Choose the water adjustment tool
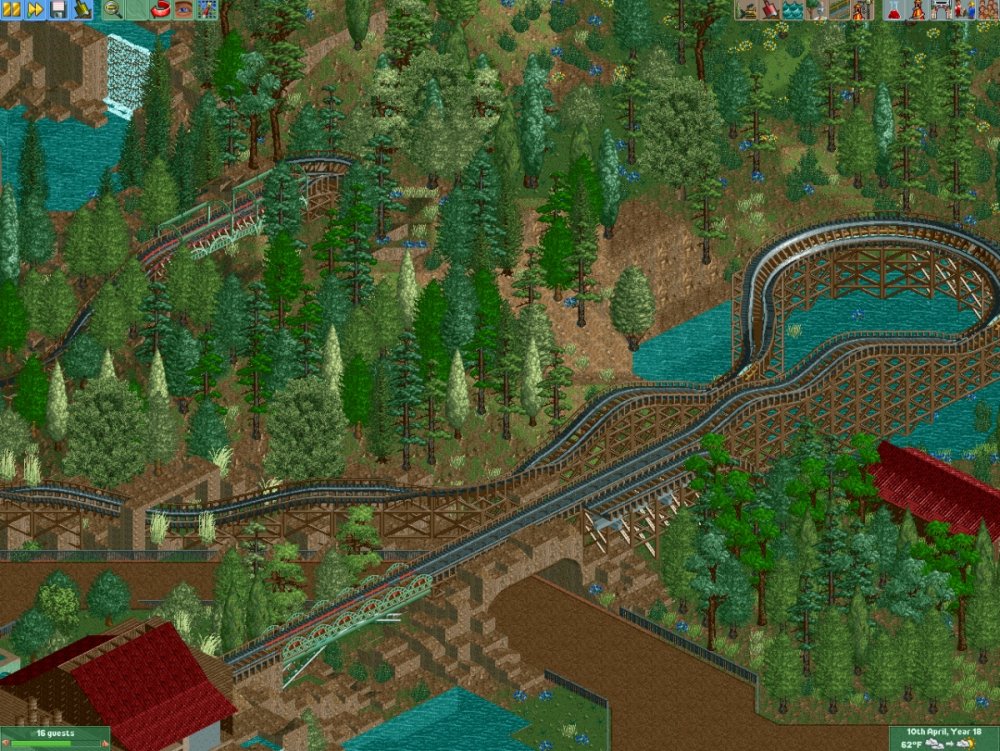This screenshot has width=1000, height=751. tap(793, 10)
